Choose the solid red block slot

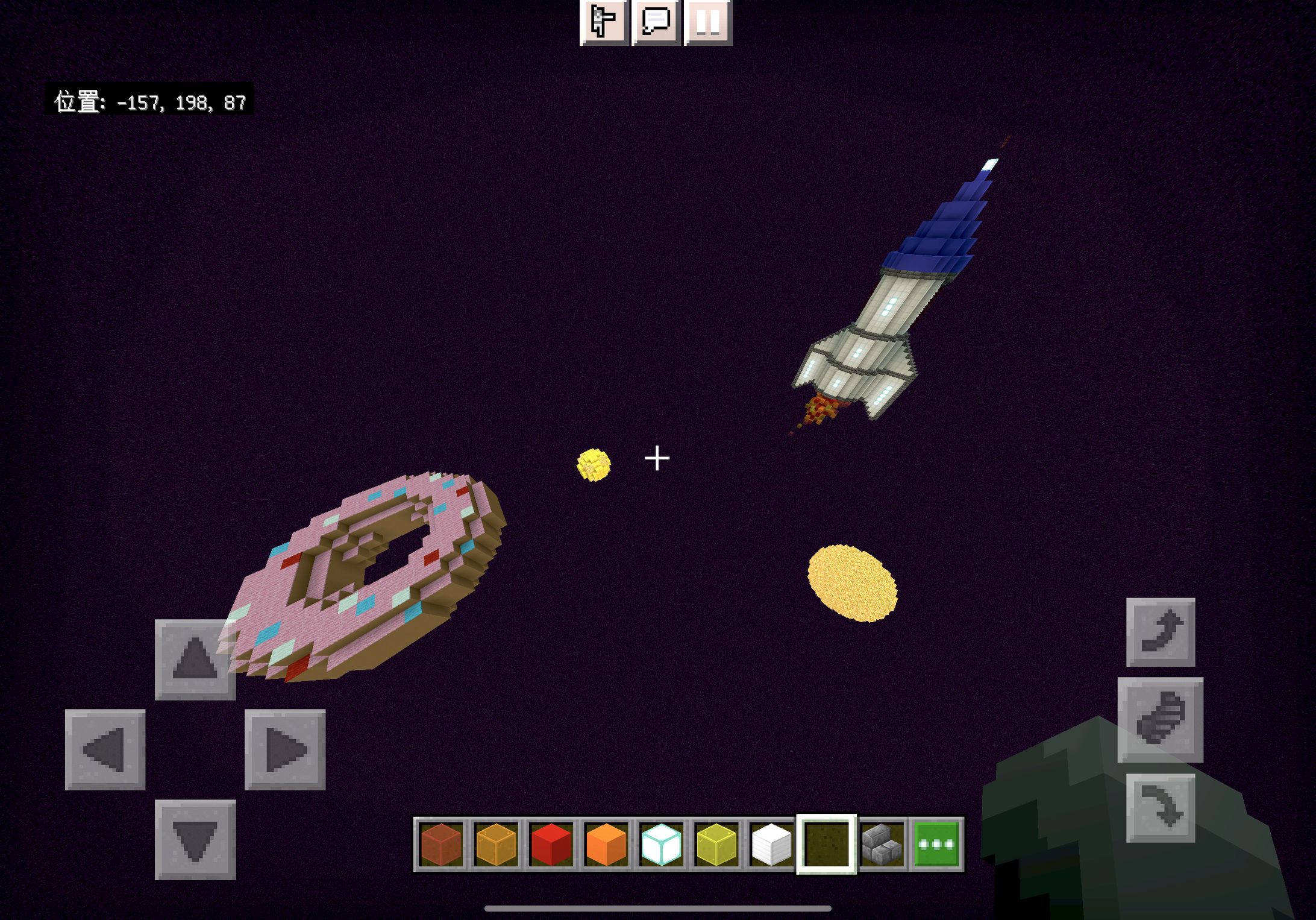pos(551,845)
